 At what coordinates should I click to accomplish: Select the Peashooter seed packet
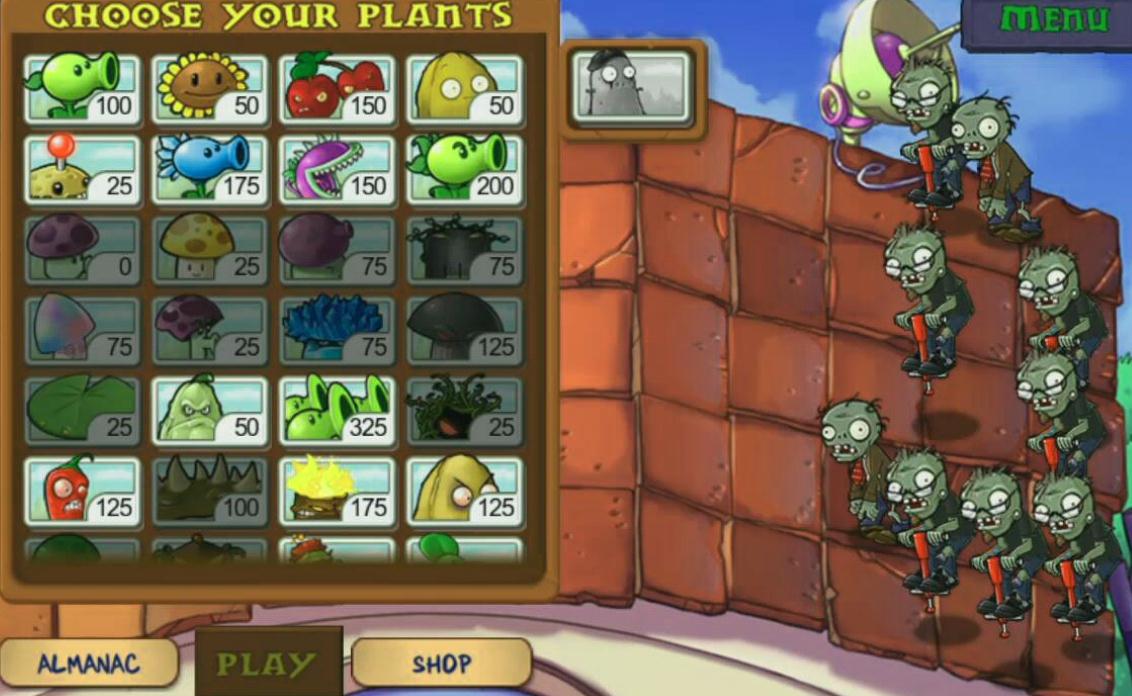pos(82,89)
